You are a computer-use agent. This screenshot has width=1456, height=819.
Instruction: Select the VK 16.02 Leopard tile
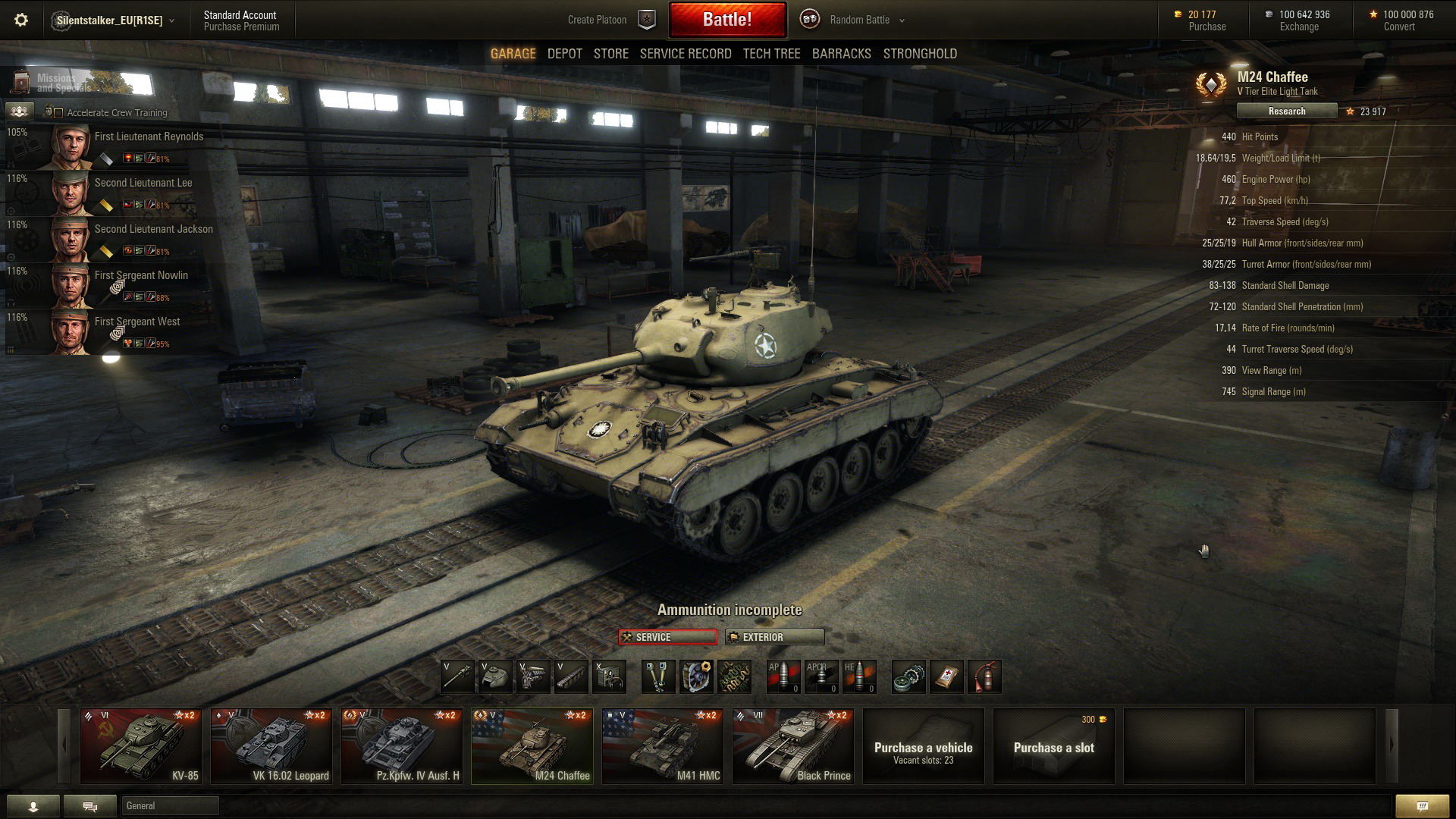point(271,746)
